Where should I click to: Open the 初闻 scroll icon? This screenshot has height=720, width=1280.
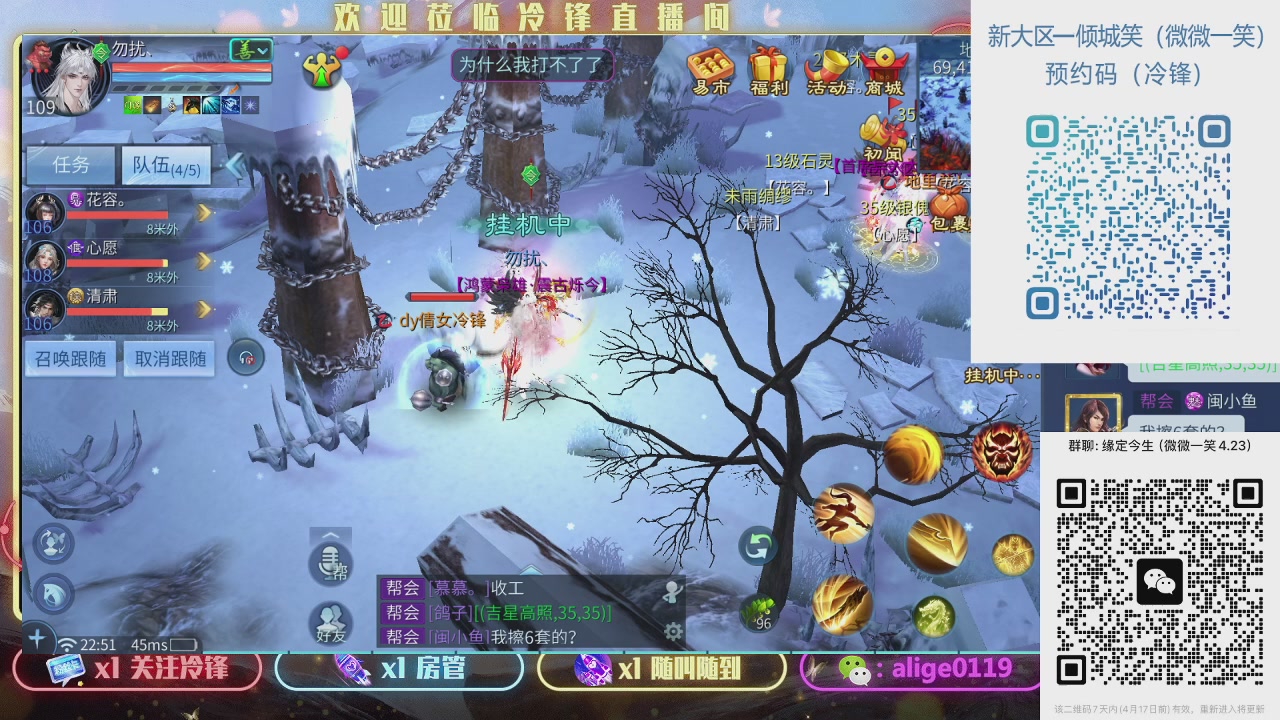[x=883, y=138]
